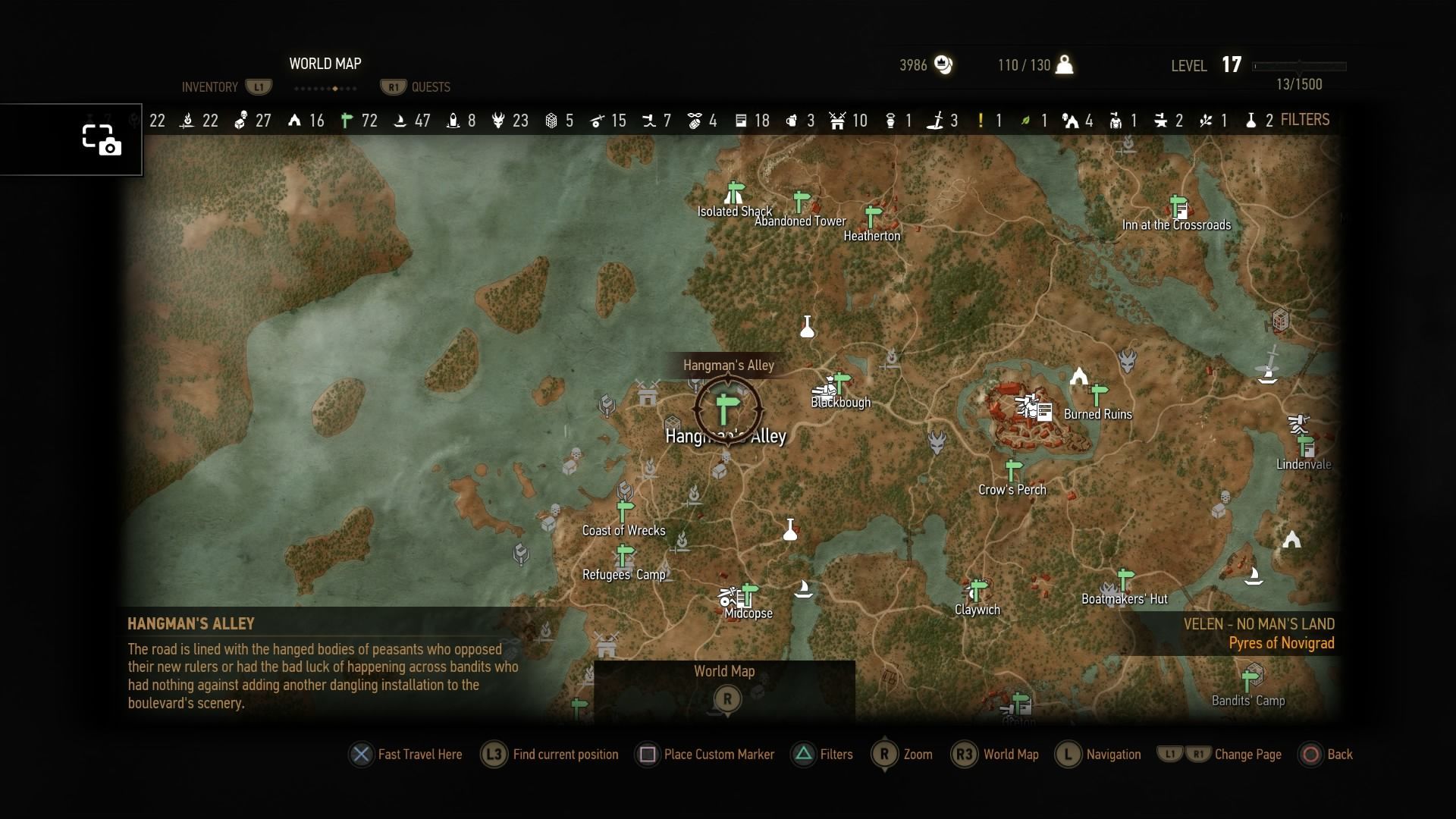Click the boat filter icon showing 47
Screen dimensions: 1456x819
point(400,120)
